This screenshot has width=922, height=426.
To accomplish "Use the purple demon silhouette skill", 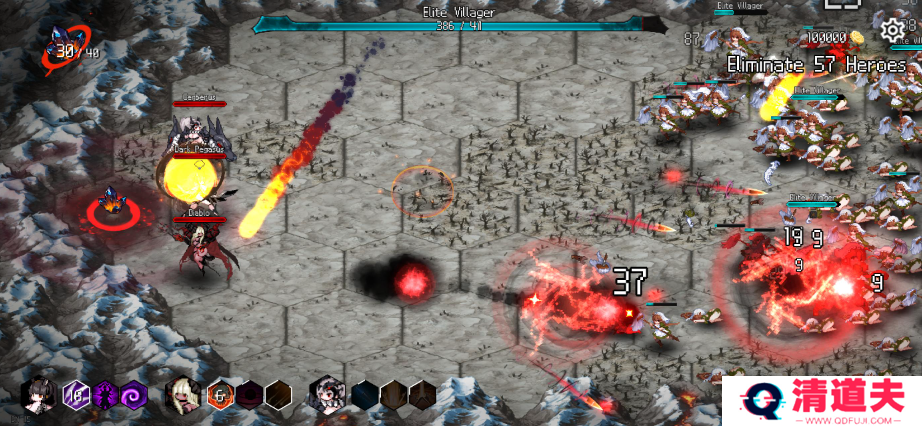I will (105, 395).
